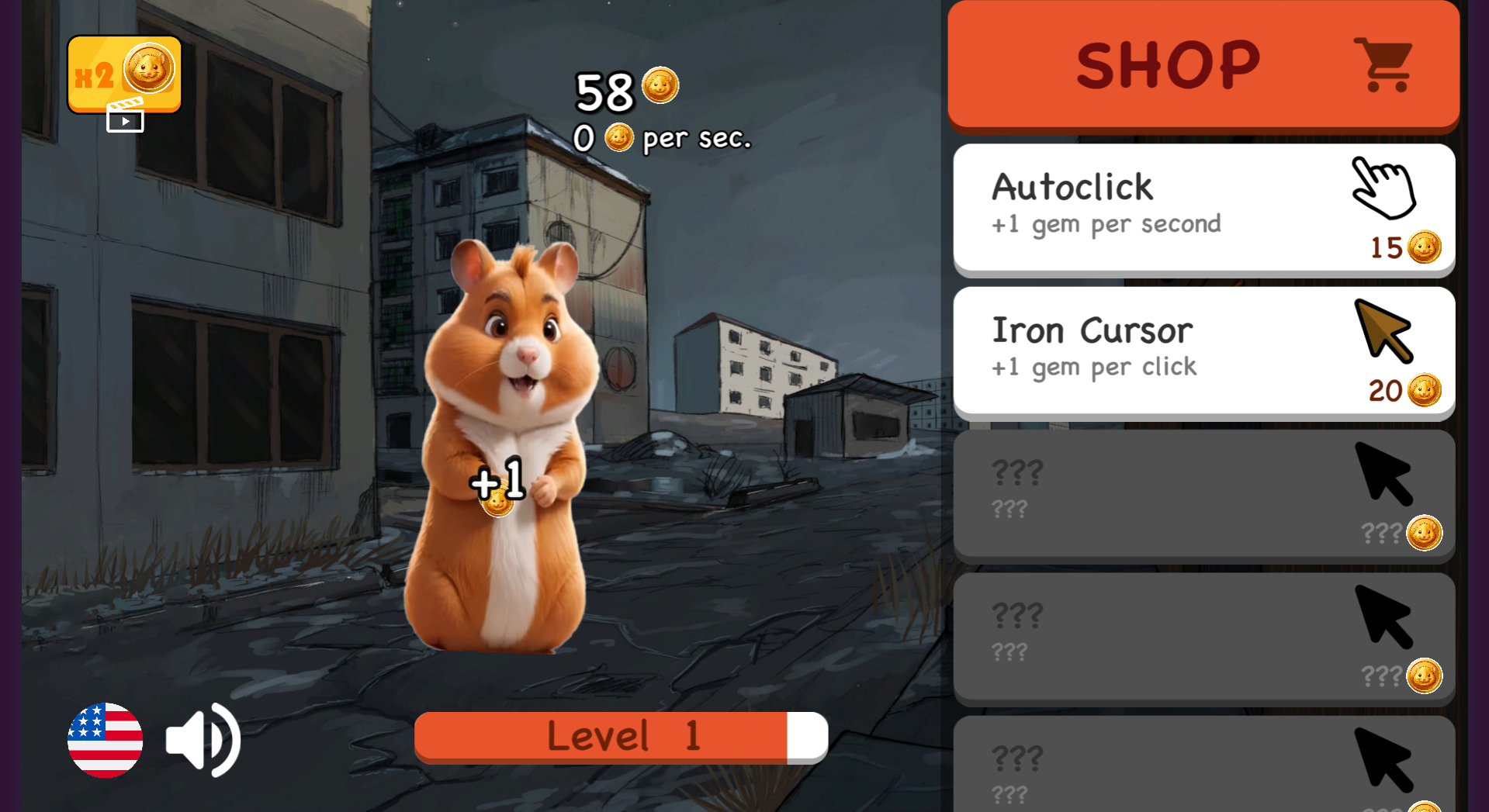Image resolution: width=1489 pixels, height=812 pixels.
Task: Click the coin icon beside per sec counter
Action: pyautogui.click(x=618, y=138)
